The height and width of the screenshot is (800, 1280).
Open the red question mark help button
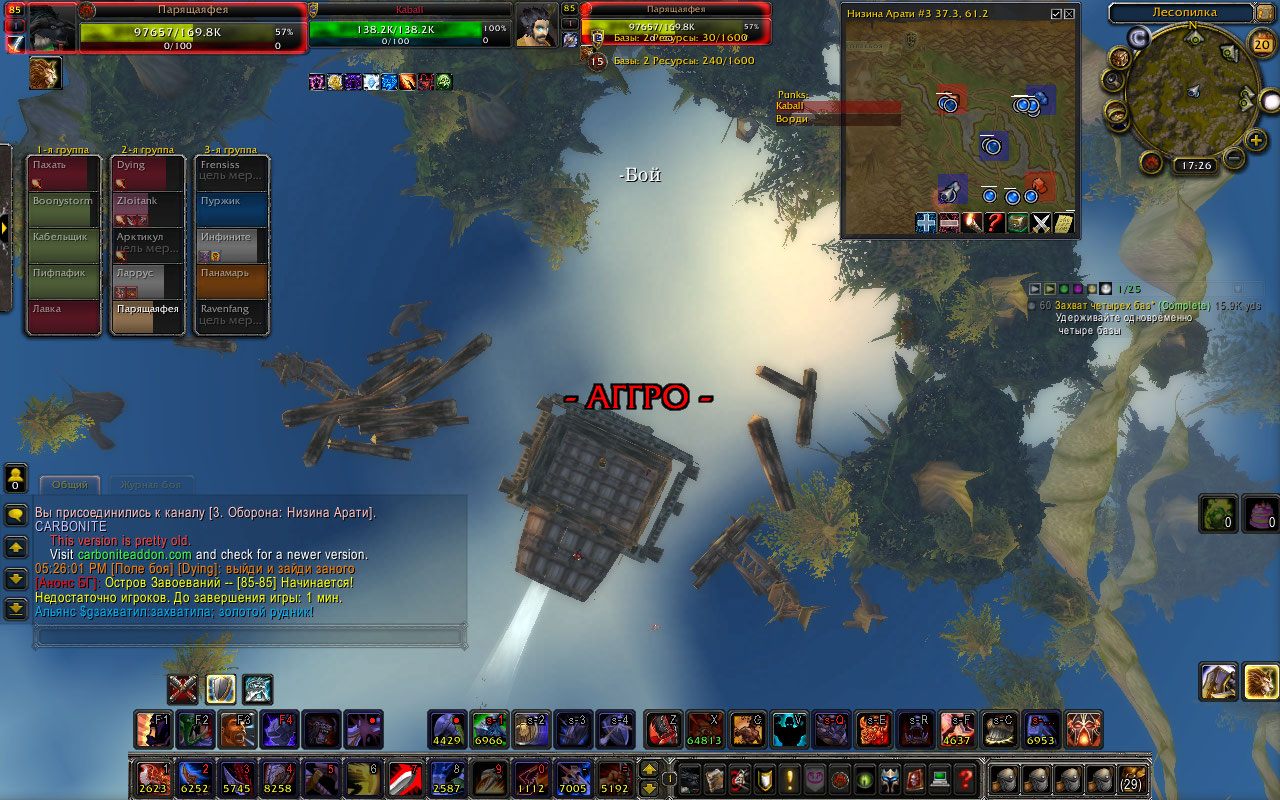tap(965, 777)
